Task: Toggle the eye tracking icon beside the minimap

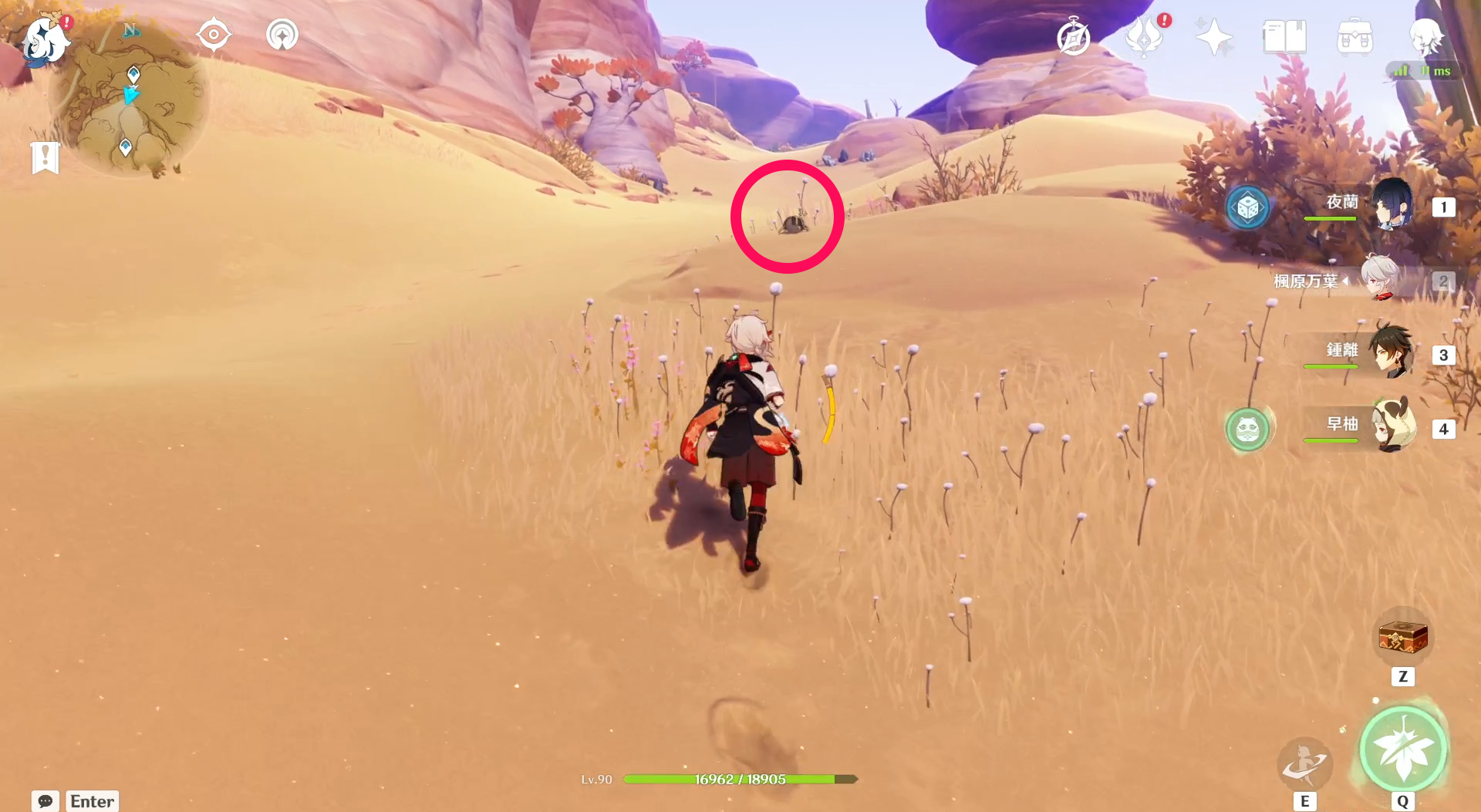Action: (214, 33)
